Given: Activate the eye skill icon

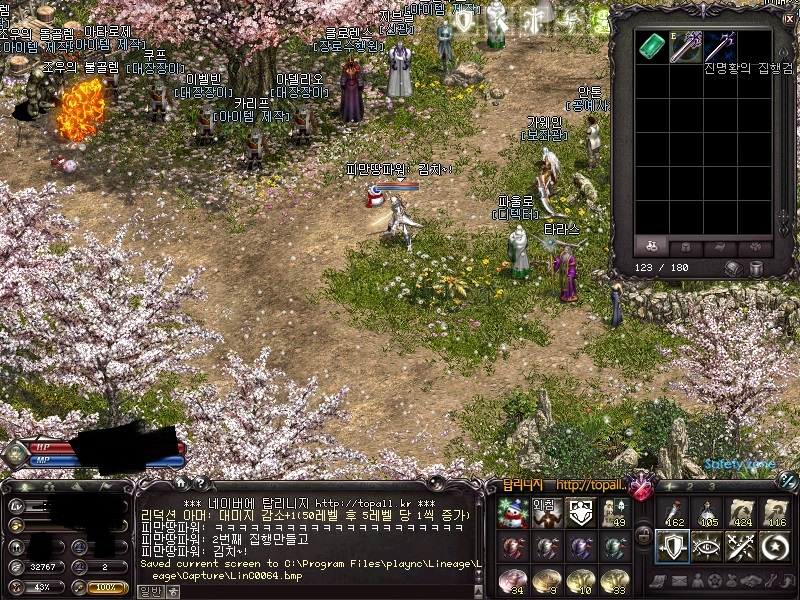Looking at the screenshot, I should 705,546.
